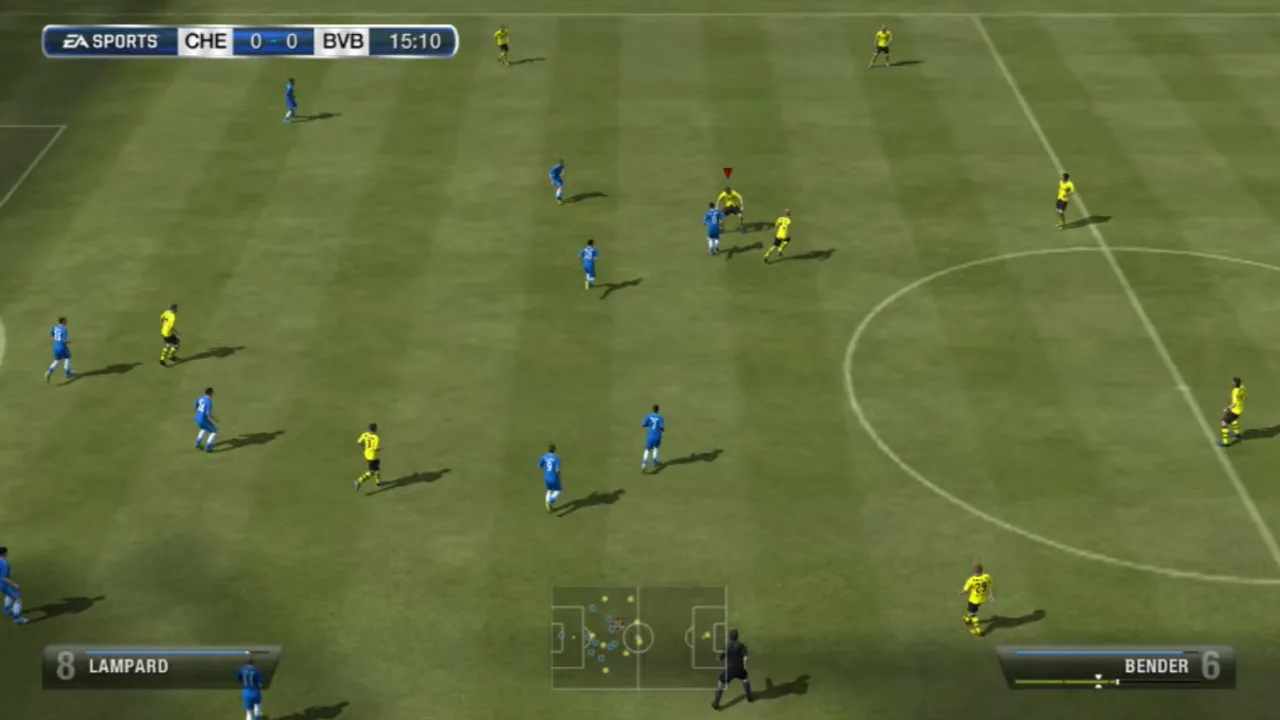Click the BENDER name button

(1157, 666)
